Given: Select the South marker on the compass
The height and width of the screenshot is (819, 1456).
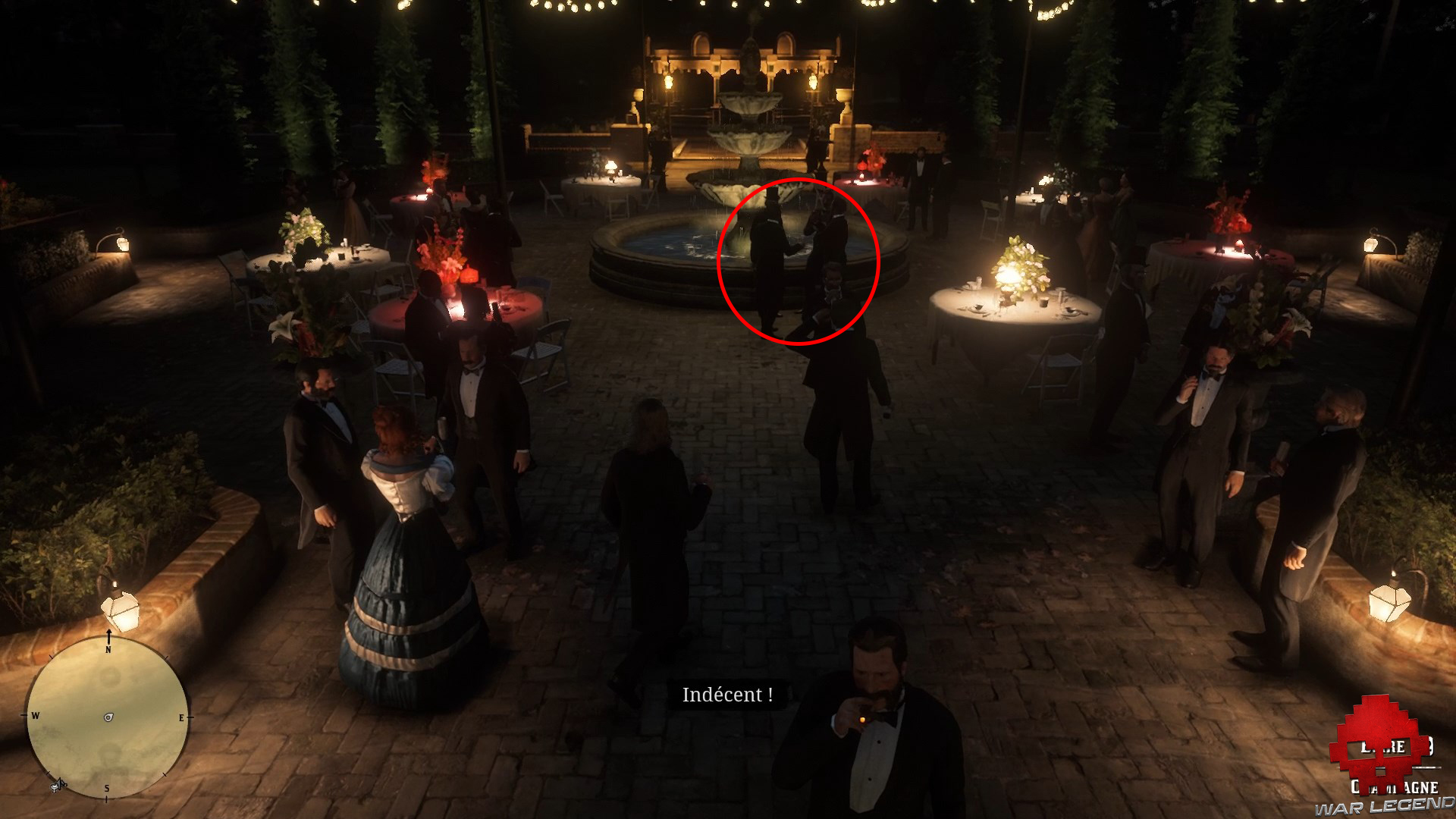Looking at the screenshot, I should [x=107, y=787].
